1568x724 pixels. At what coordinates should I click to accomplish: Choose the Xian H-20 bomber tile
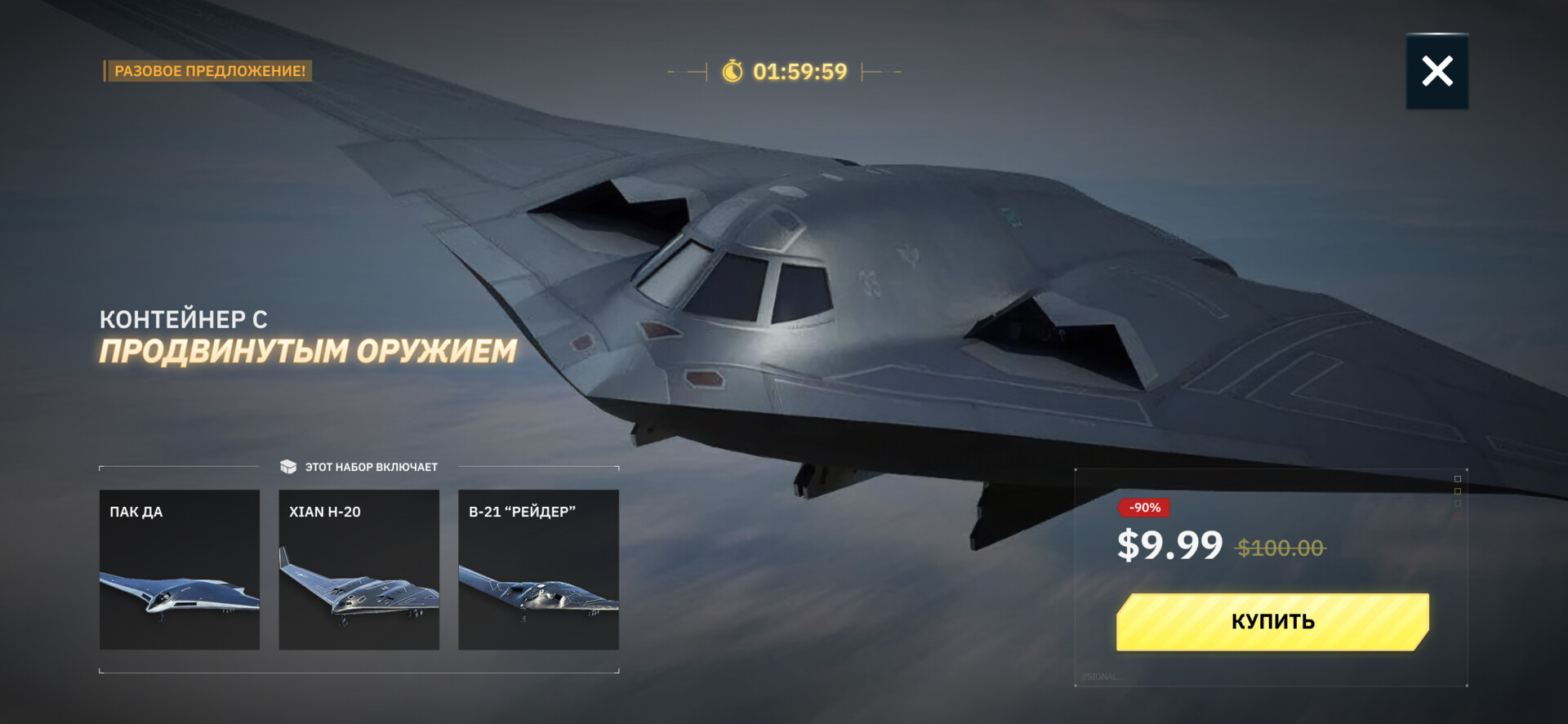click(x=359, y=570)
